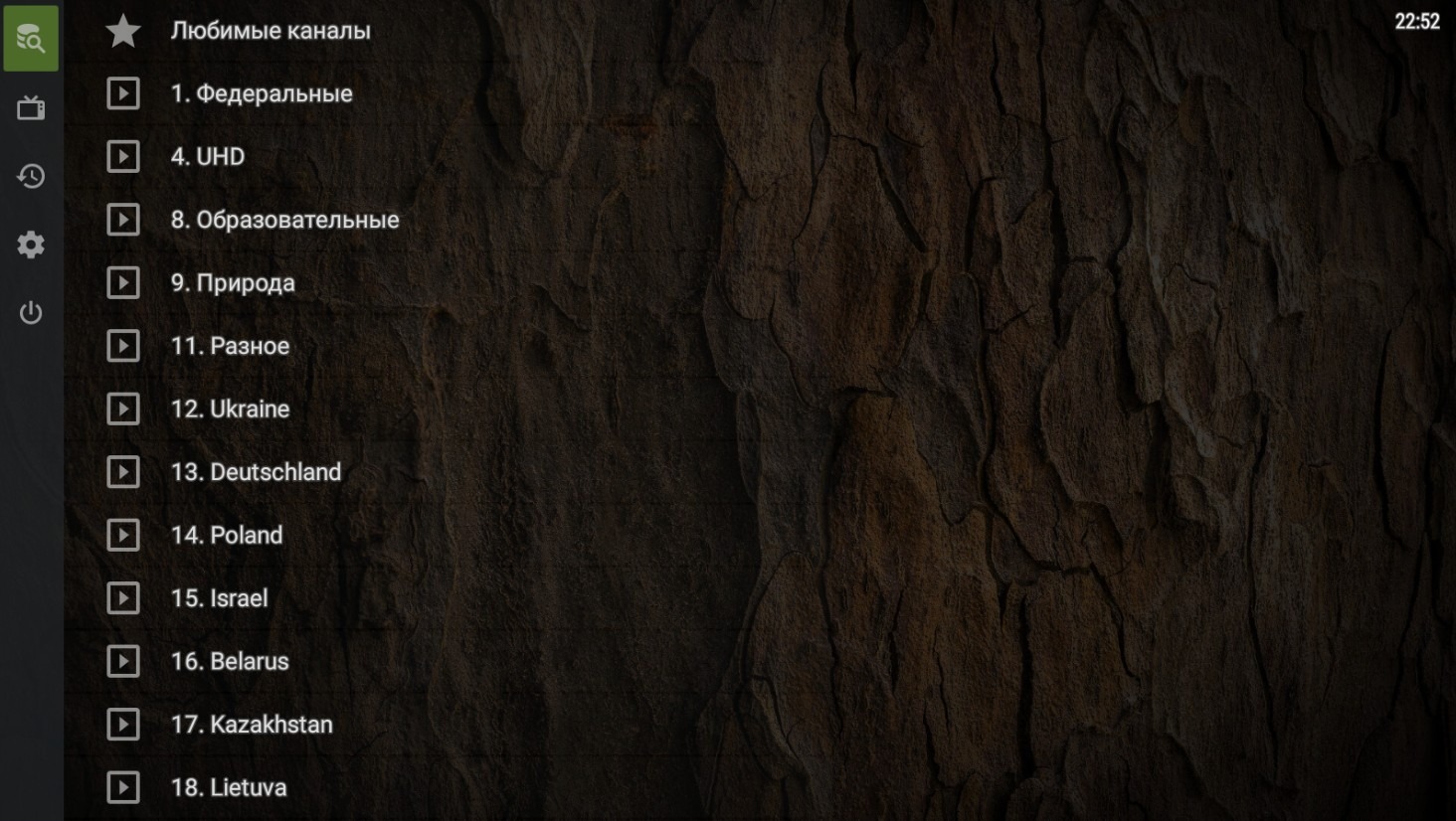1456x821 pixels.
Task: Click play icon beside 15. Israel
Action: 122,598
